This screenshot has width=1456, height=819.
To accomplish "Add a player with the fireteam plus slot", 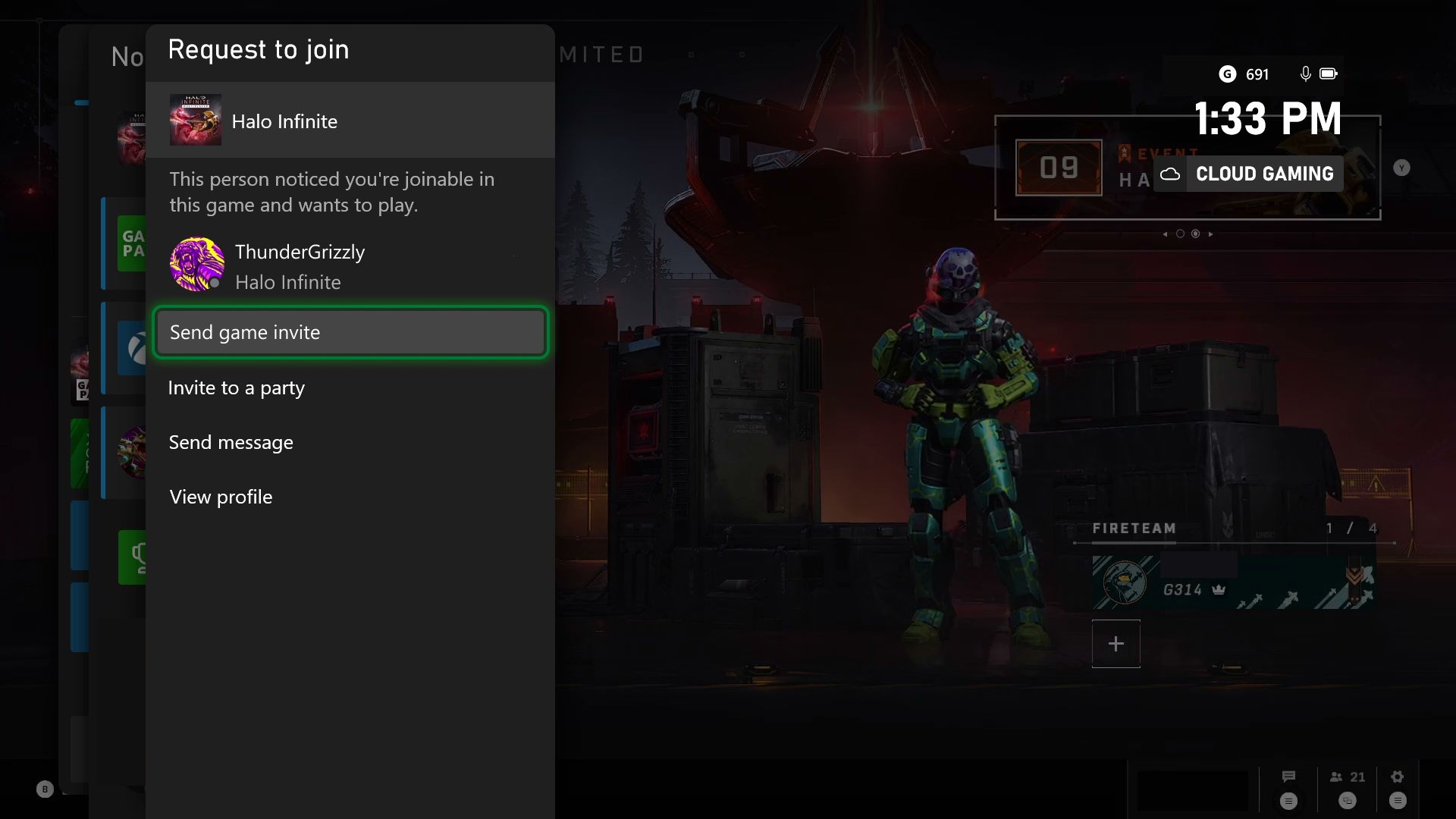I will (1116, 644).
